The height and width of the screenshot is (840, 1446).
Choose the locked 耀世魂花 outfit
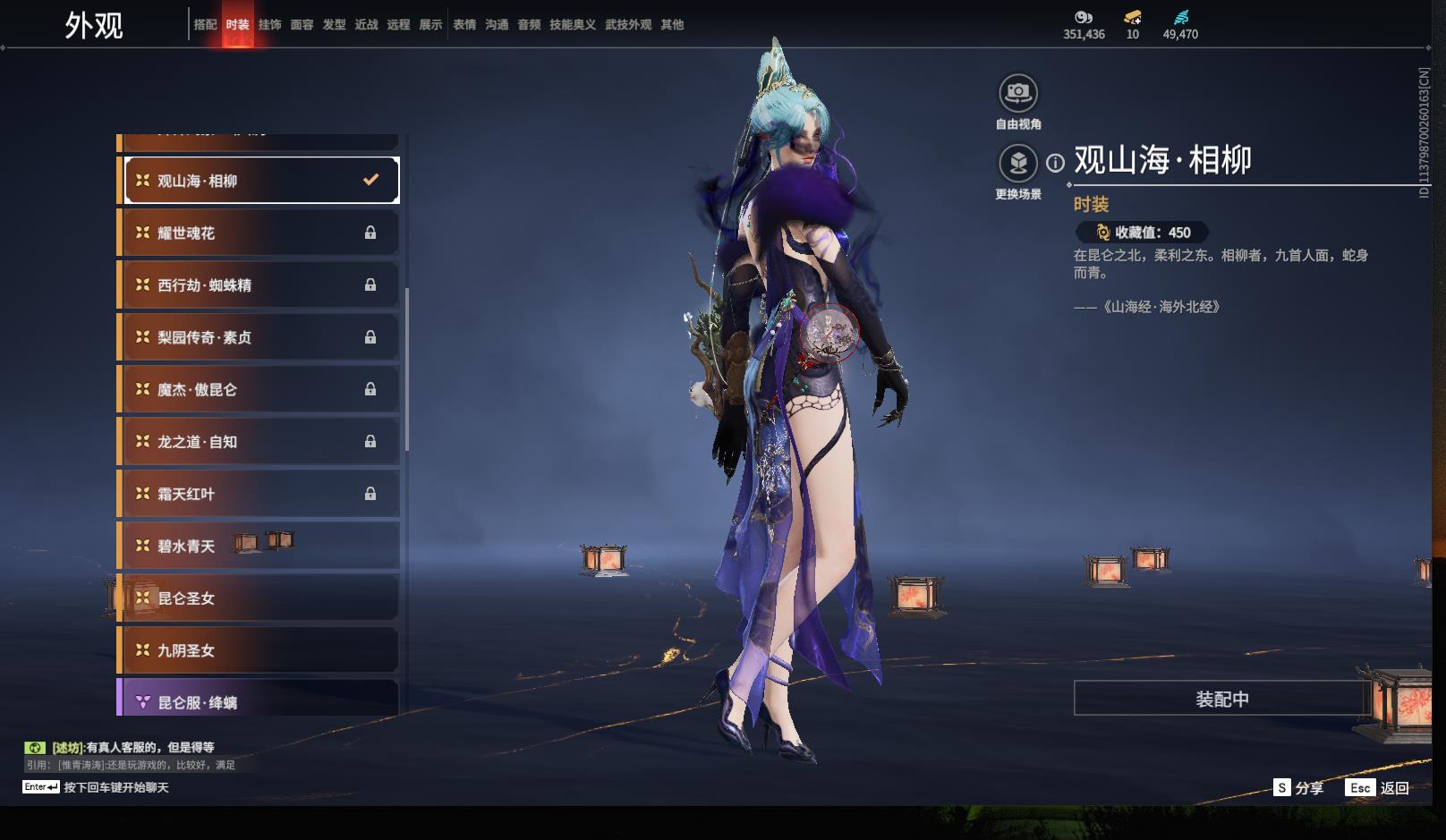(259, 233)
